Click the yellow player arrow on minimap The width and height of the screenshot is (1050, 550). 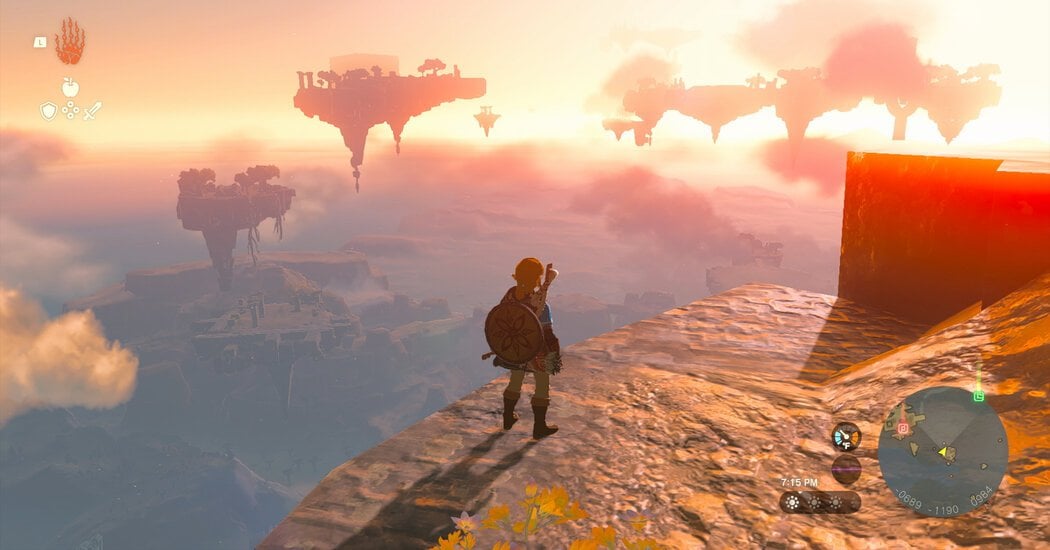click(x=942, y=452)
